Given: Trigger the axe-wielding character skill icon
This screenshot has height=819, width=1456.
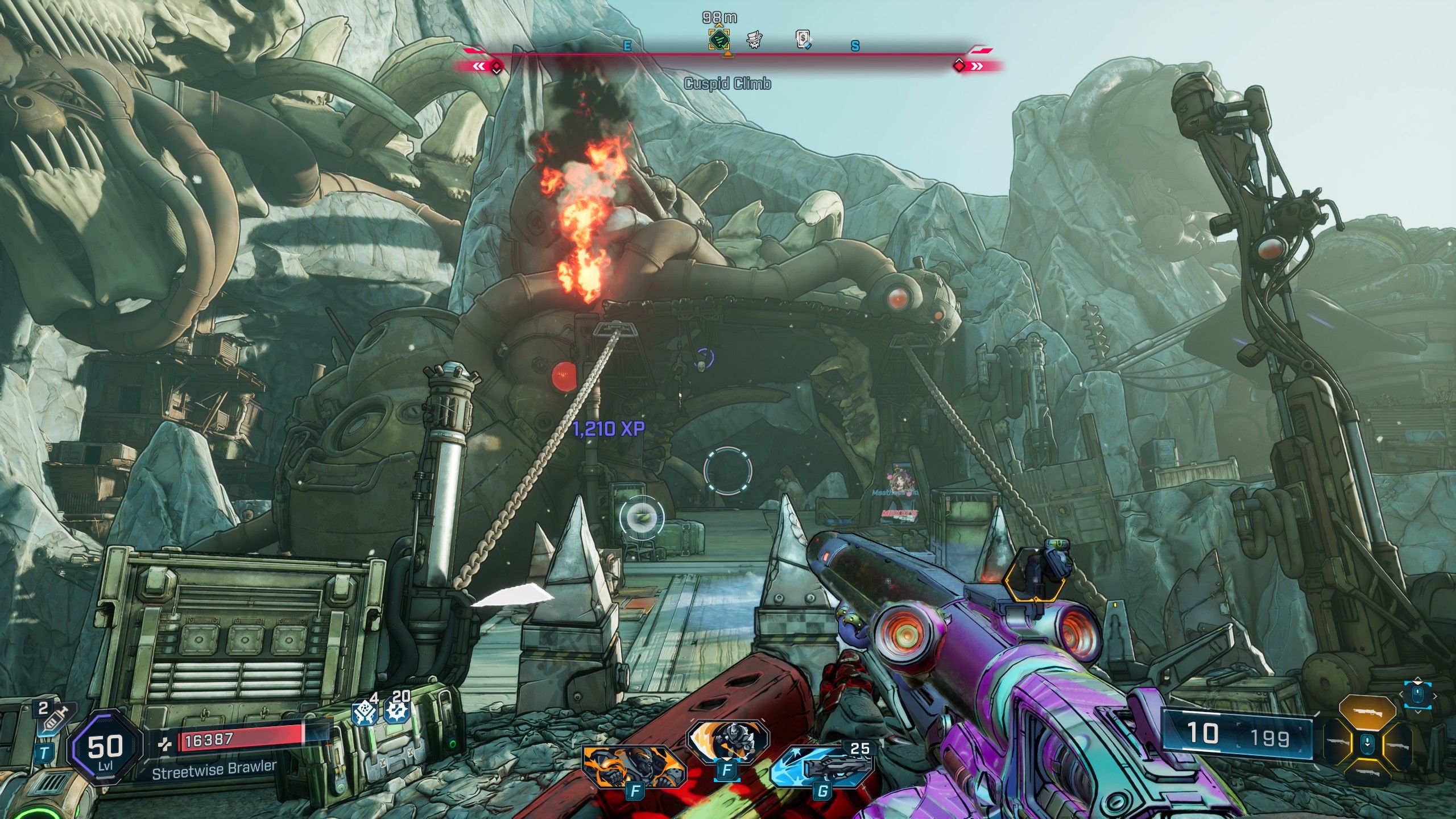Looking at the screenshot, I should [727, 742].
